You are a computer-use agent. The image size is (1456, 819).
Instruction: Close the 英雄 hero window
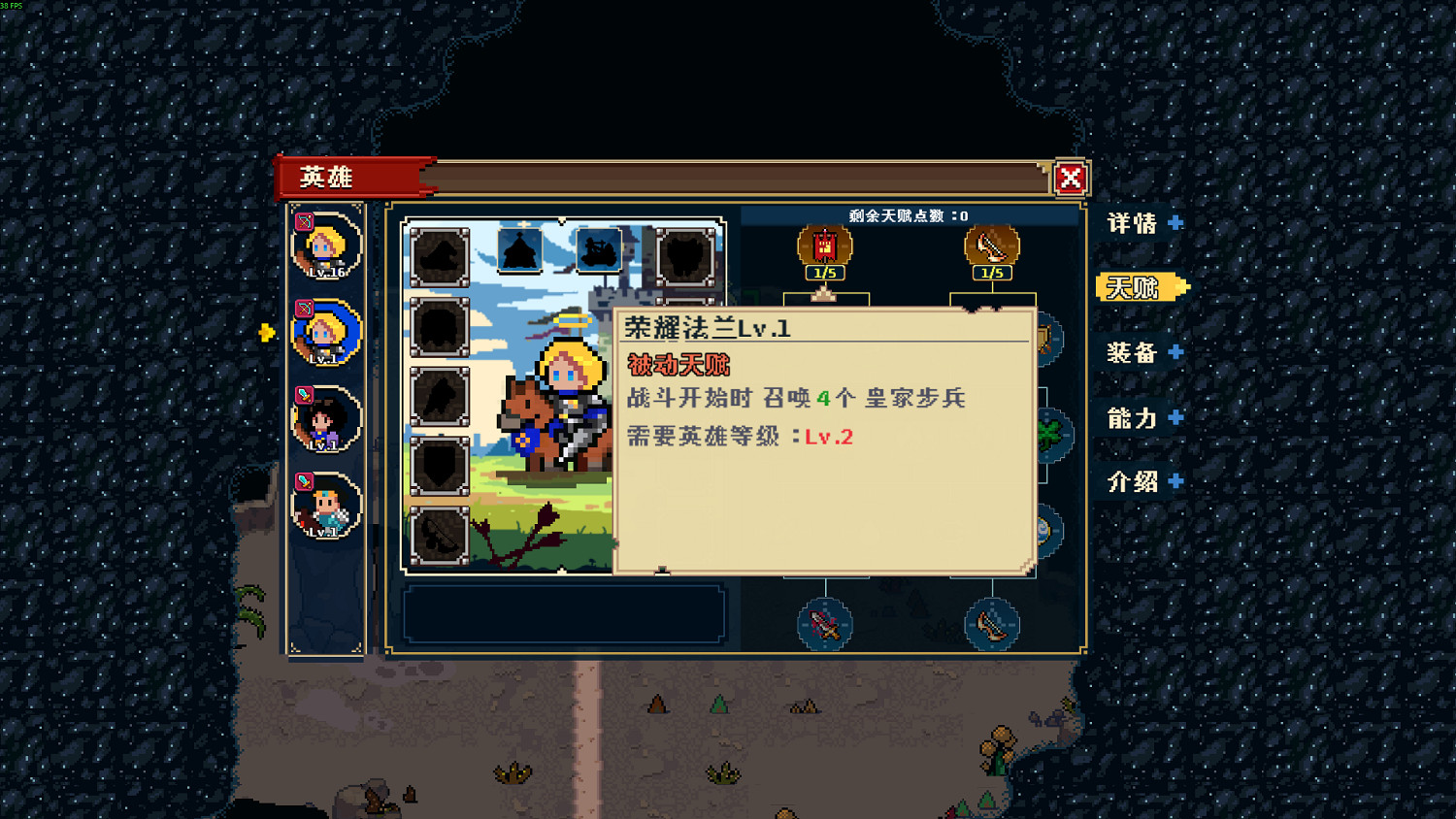(x=1068, y=178)
